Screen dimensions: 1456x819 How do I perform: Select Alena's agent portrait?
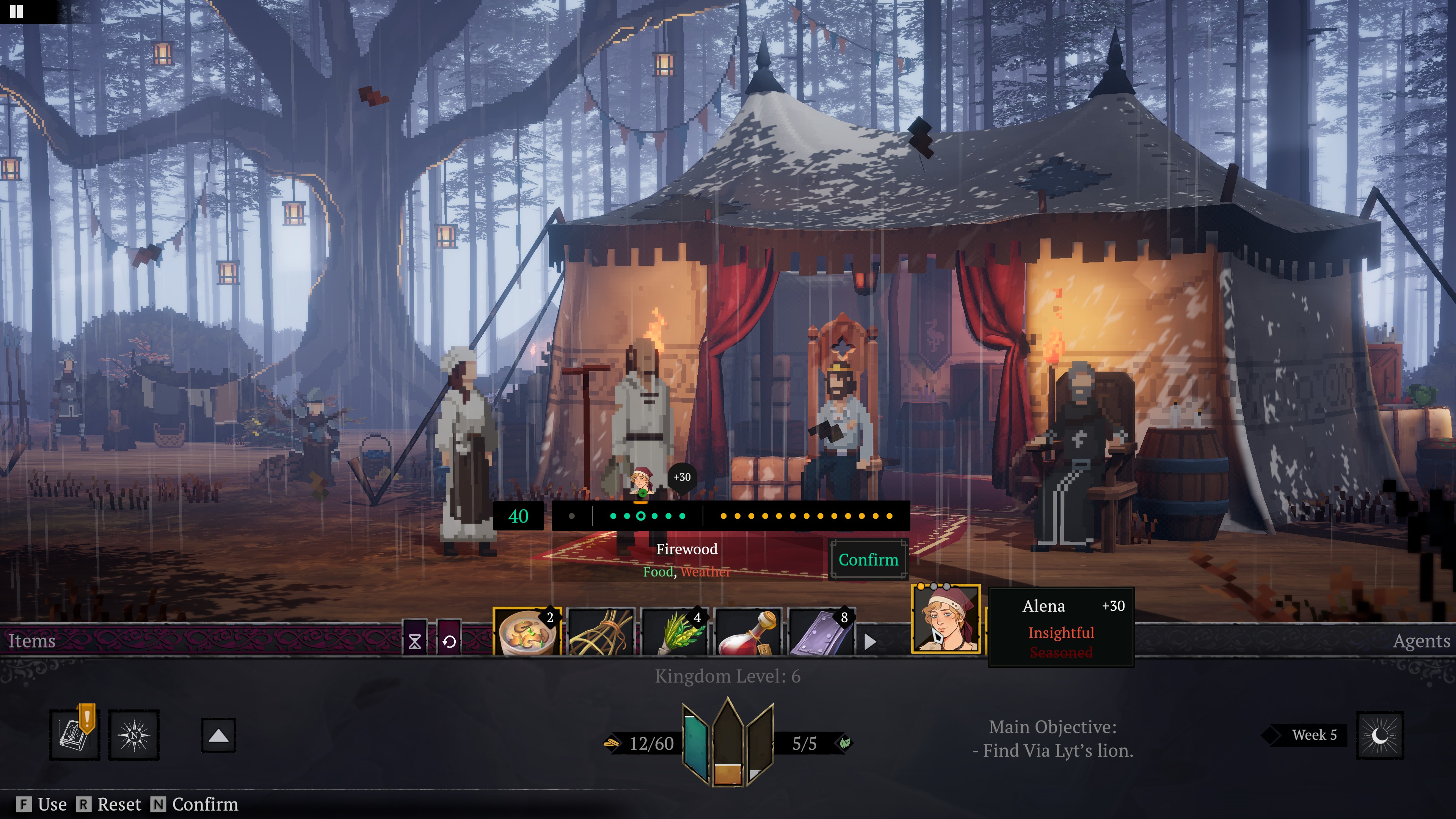(x=946, y=620)
